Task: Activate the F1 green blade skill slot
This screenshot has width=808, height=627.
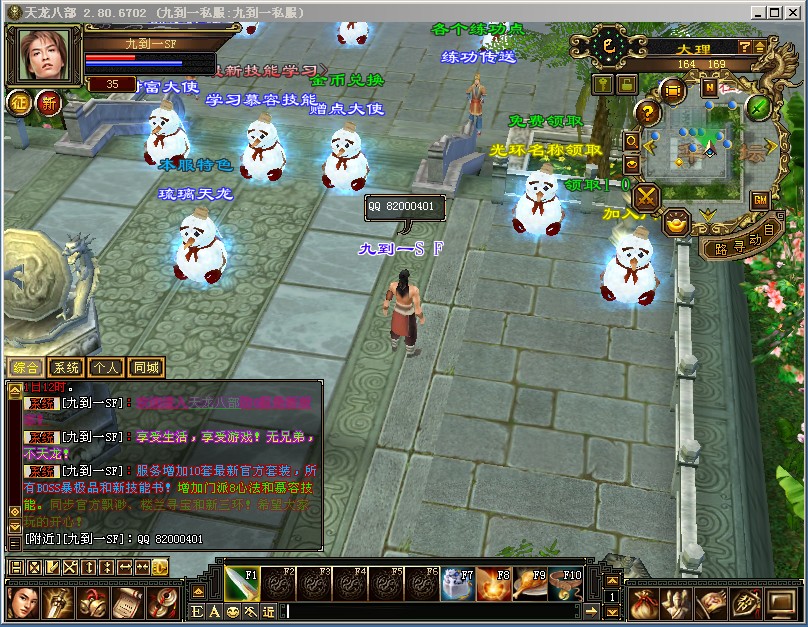Action: [242, 583]
